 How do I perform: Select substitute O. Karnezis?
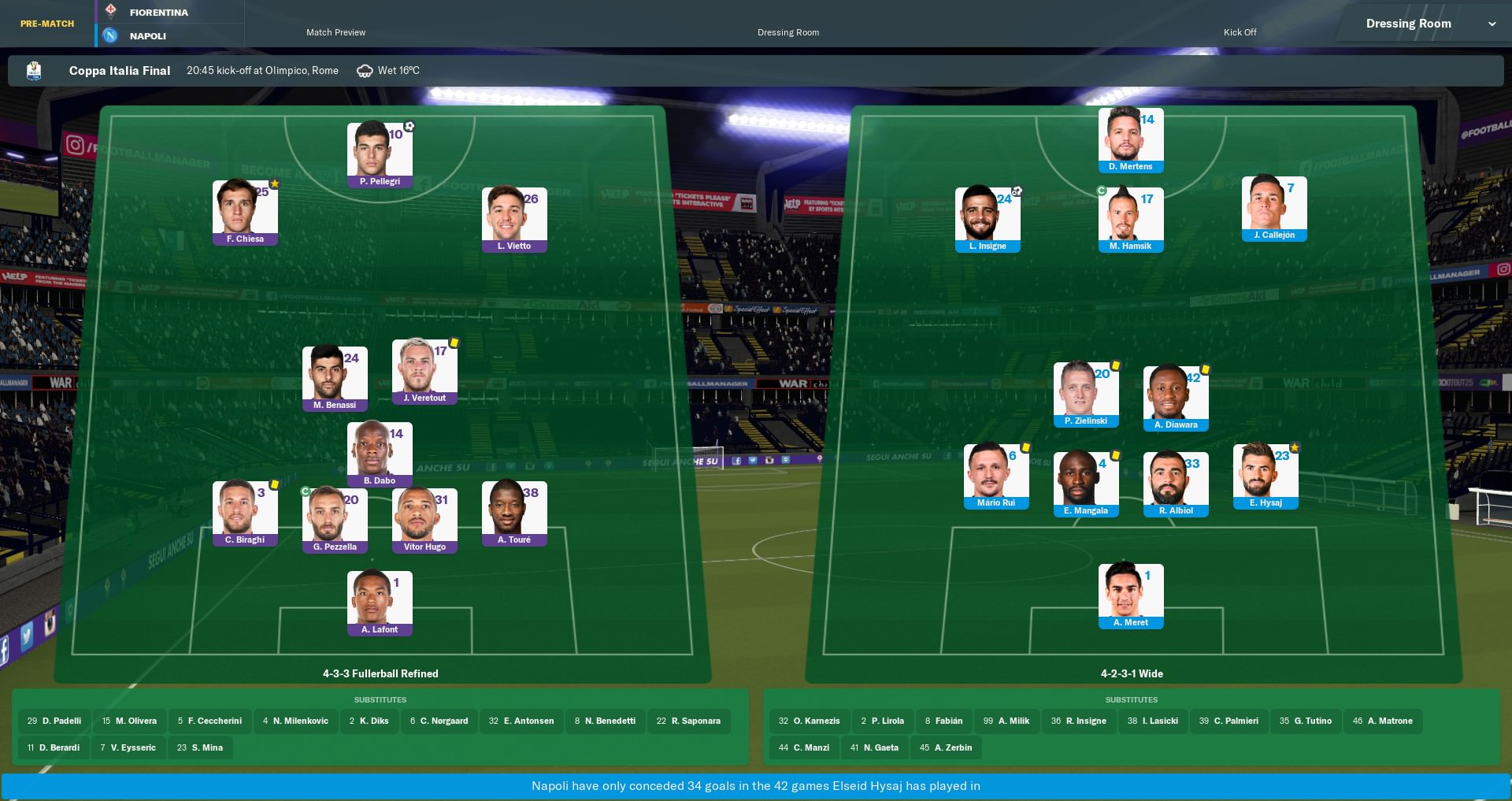click(x=809, y=721)
